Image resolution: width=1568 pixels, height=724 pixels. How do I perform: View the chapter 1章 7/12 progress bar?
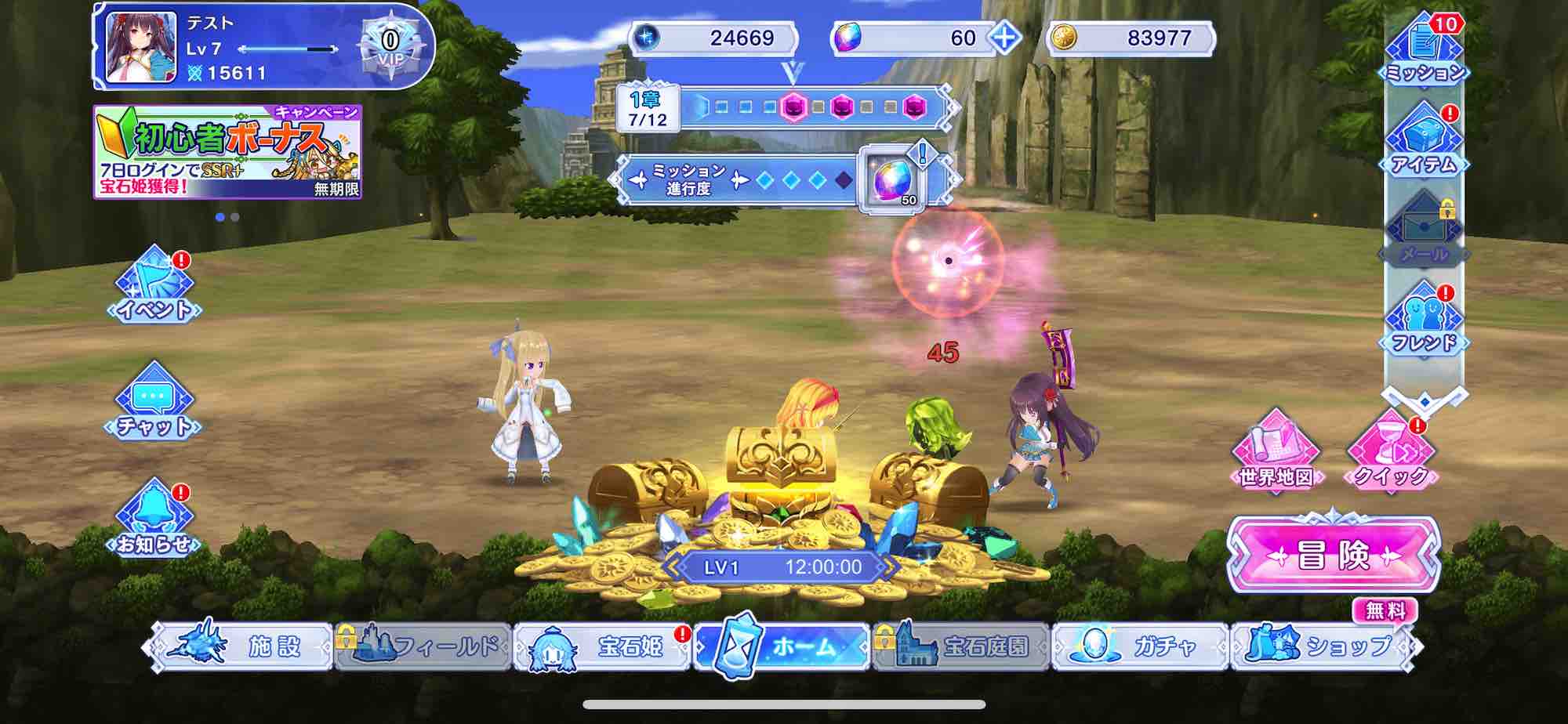[784, 108]
